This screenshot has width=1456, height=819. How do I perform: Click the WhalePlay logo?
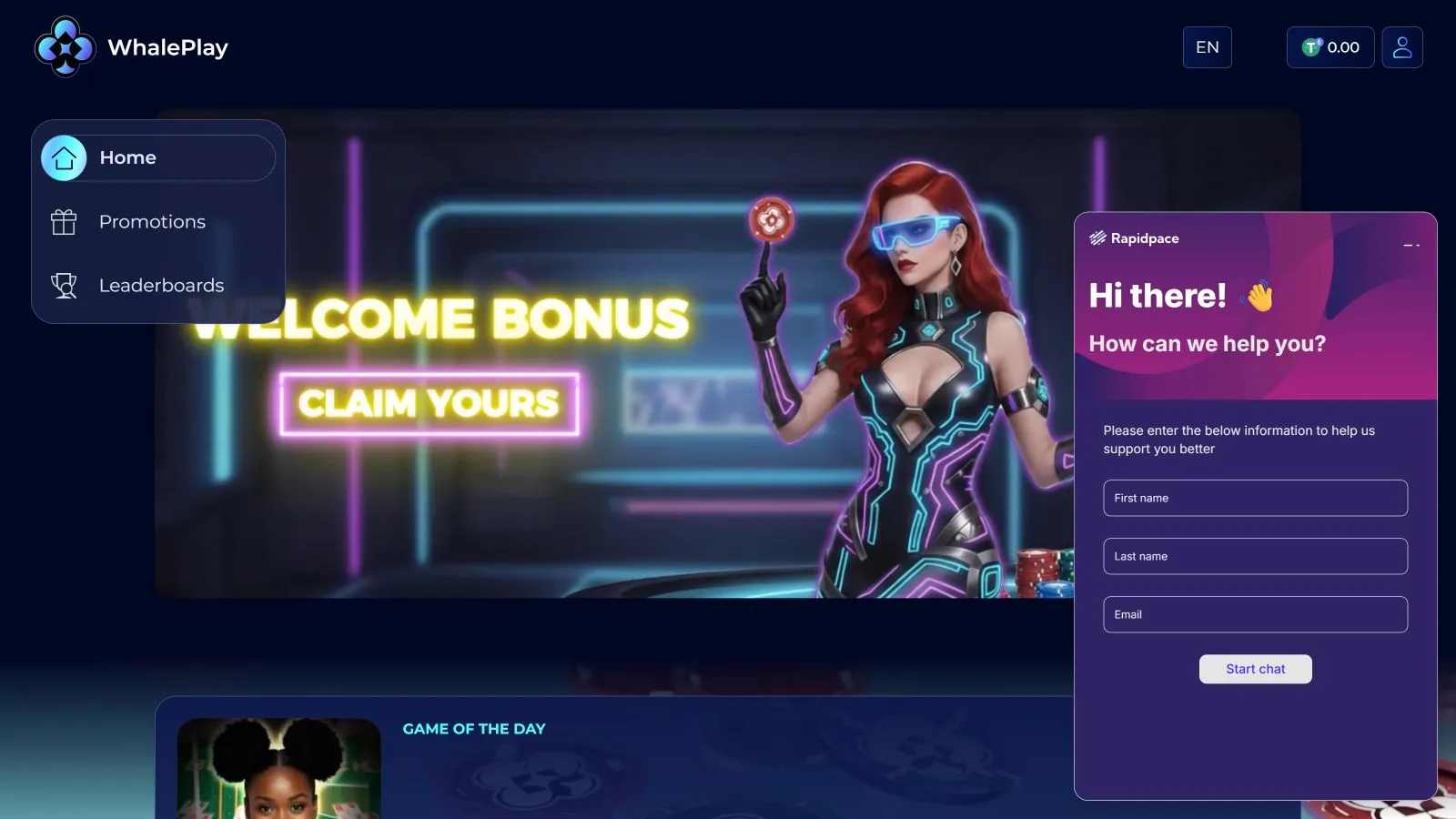[x=132, y=47]
